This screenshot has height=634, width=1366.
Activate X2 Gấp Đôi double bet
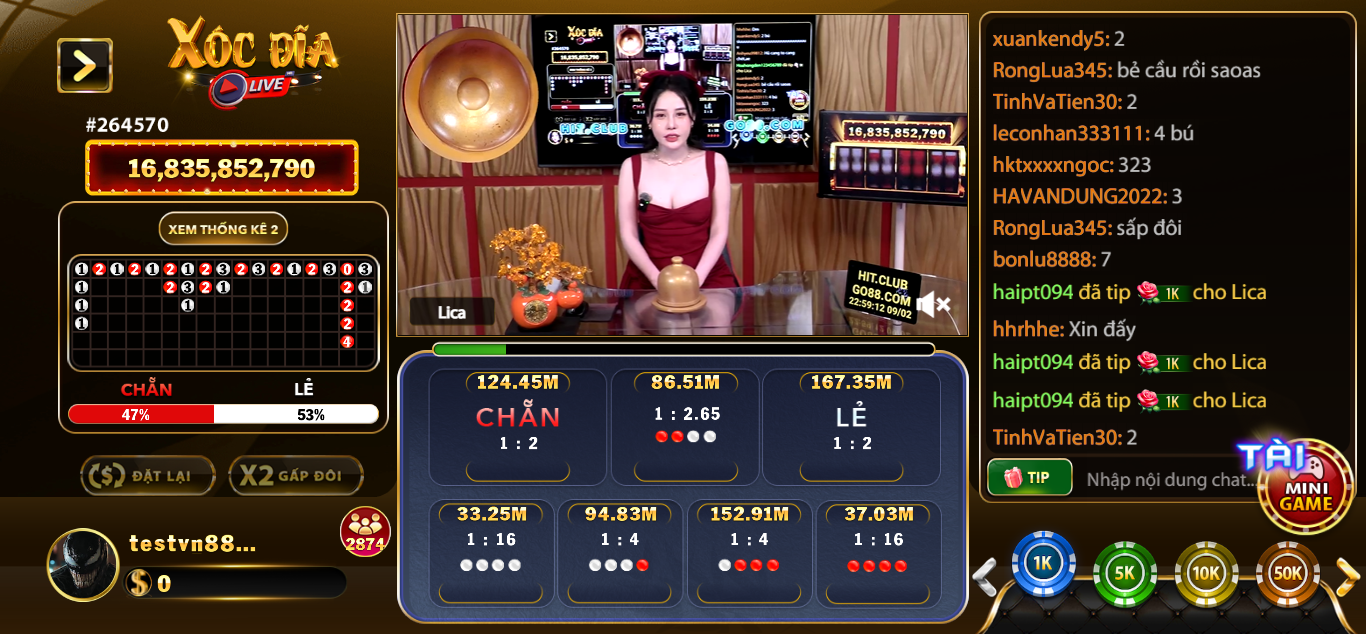point(295,476)
